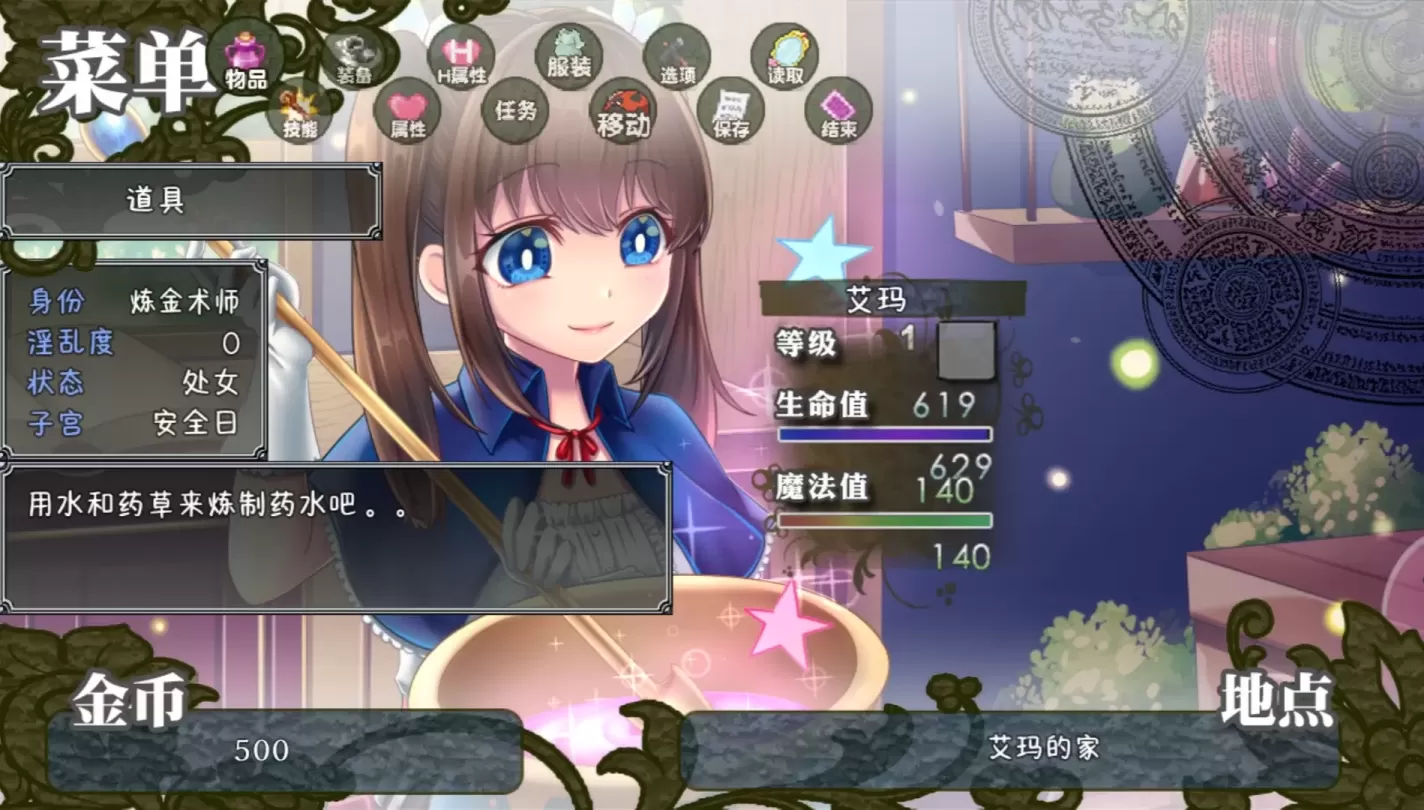Viewport: 1424px width, 810px height.
Task: Select the 道具 header panel
Action: point(192,199)
